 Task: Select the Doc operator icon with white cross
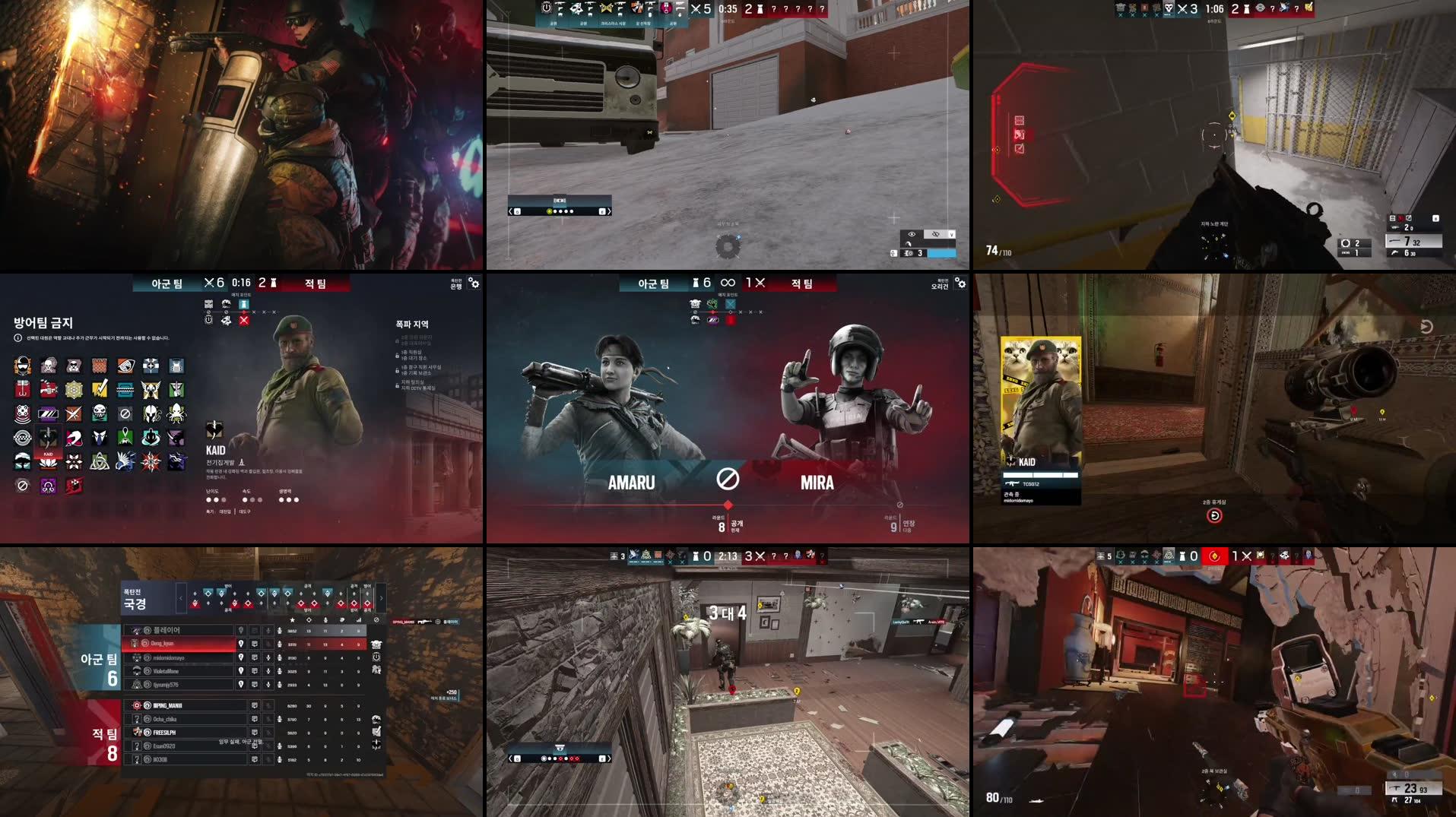151,366
